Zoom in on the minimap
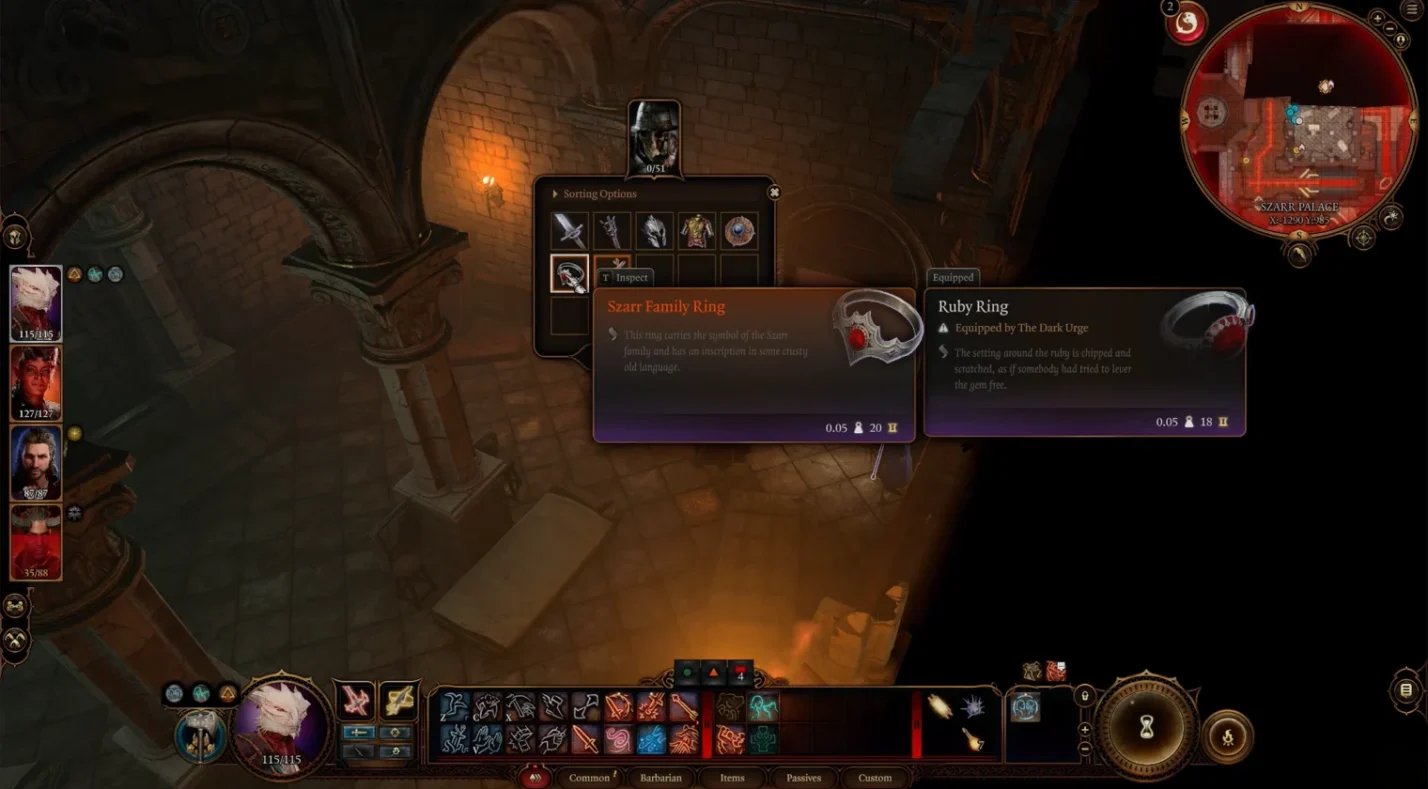 click(1377, 19)
